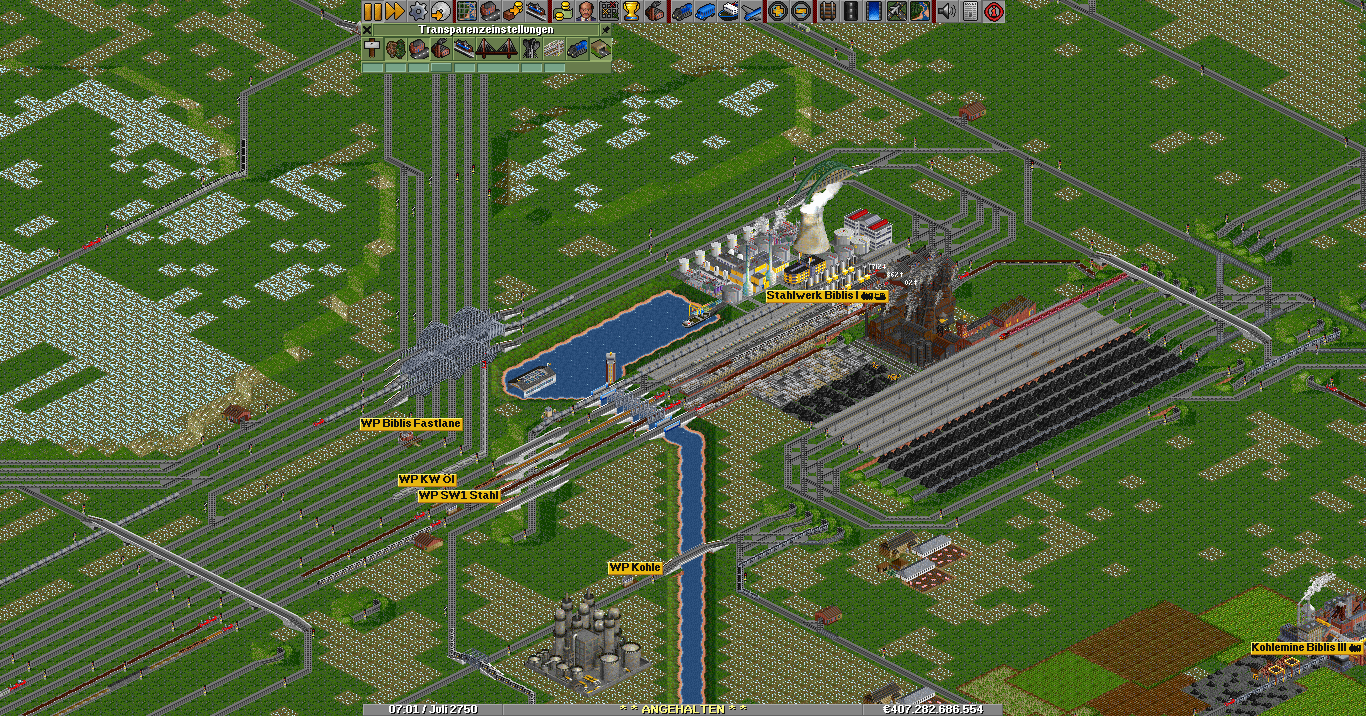Click the pause game button
This screenshot has width=1366, height=716.
click(372, 11)
